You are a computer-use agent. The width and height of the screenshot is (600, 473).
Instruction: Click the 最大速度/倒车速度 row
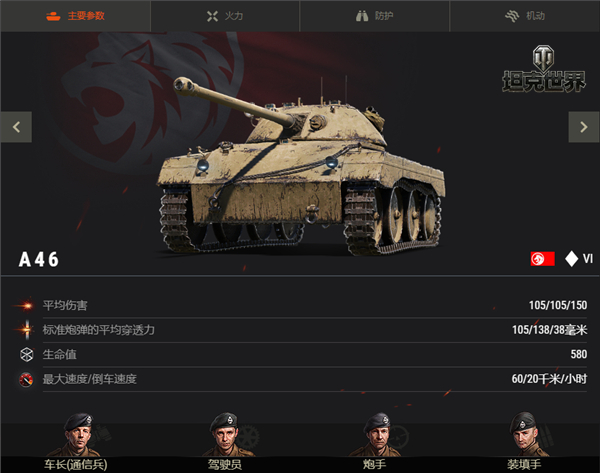click(300, 380)
